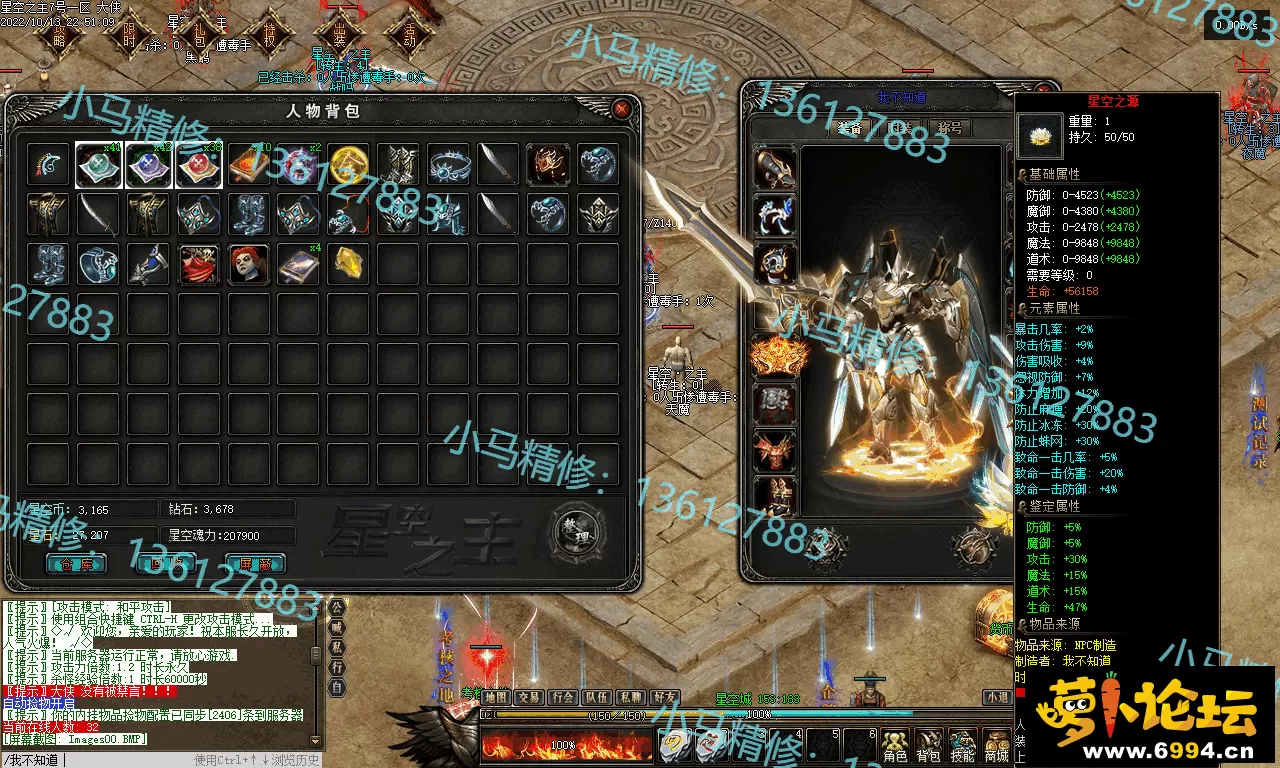The width and height of the screenshot is (1280, 768).
Task: Switch to the 装备 equipment tab
Action: click(851, 128)
